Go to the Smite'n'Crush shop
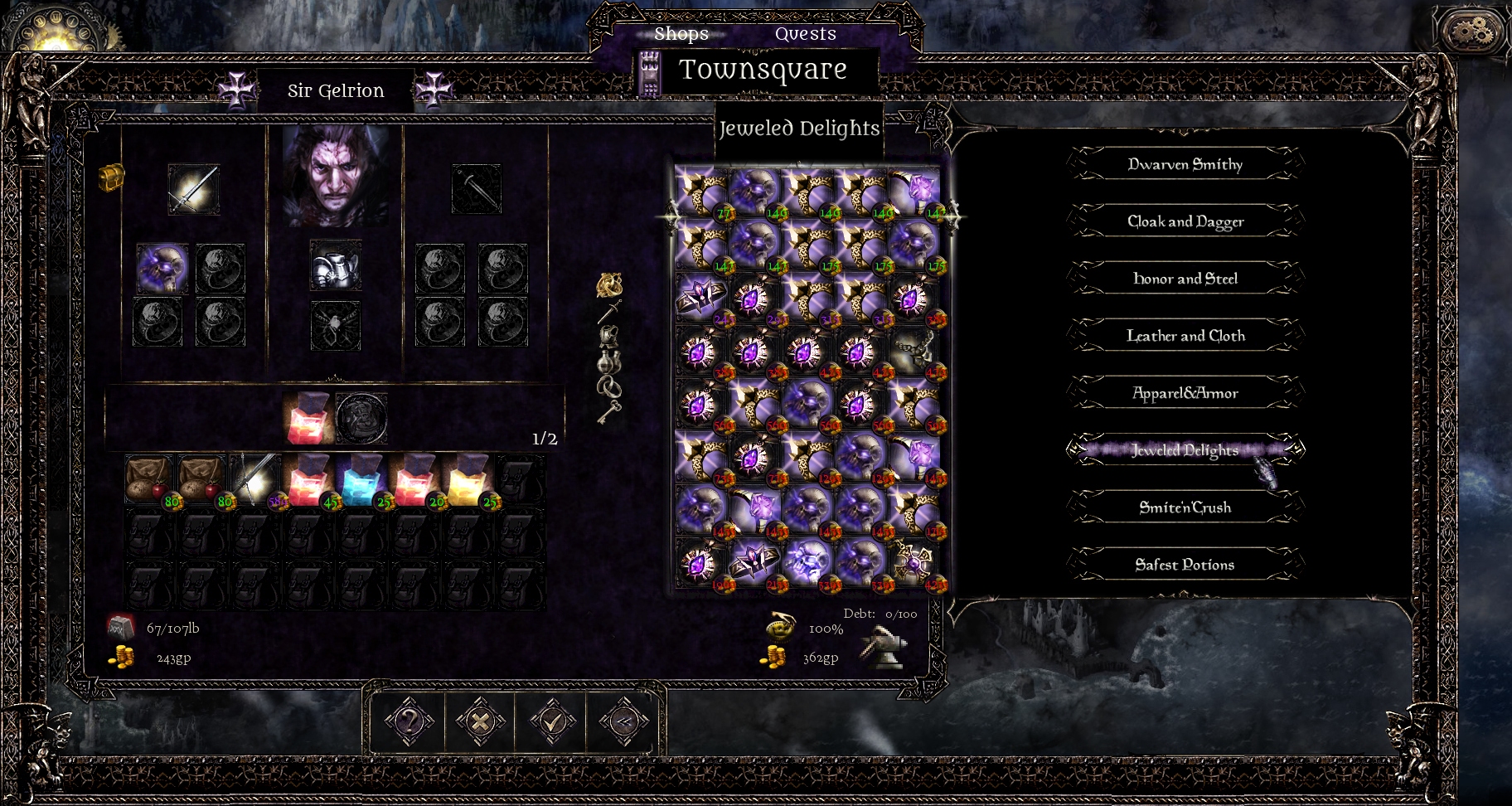This screenshot has height=806, width=1512. click(1185, 507)
